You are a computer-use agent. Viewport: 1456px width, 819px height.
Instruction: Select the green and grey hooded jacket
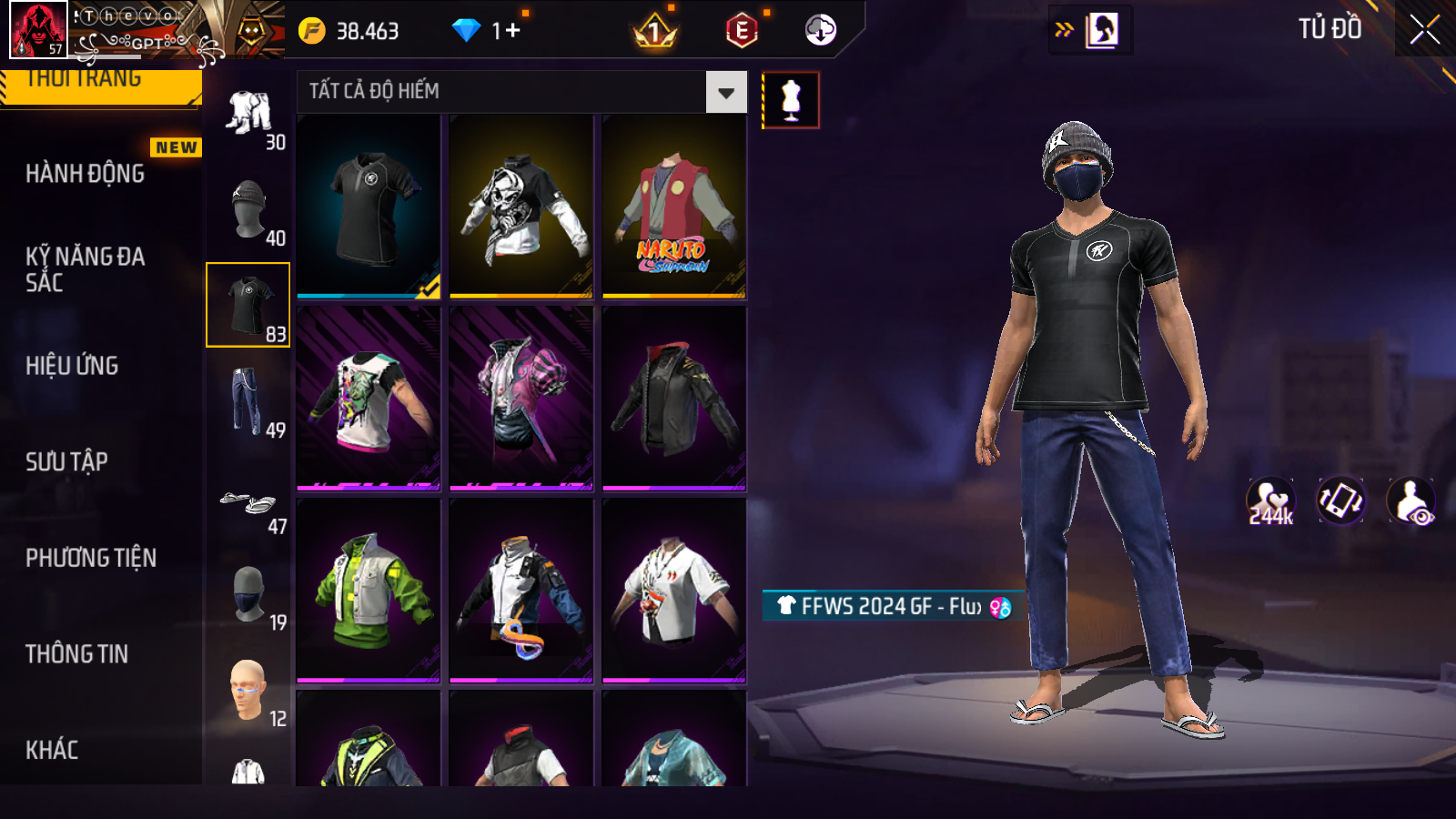coord(369,590)
